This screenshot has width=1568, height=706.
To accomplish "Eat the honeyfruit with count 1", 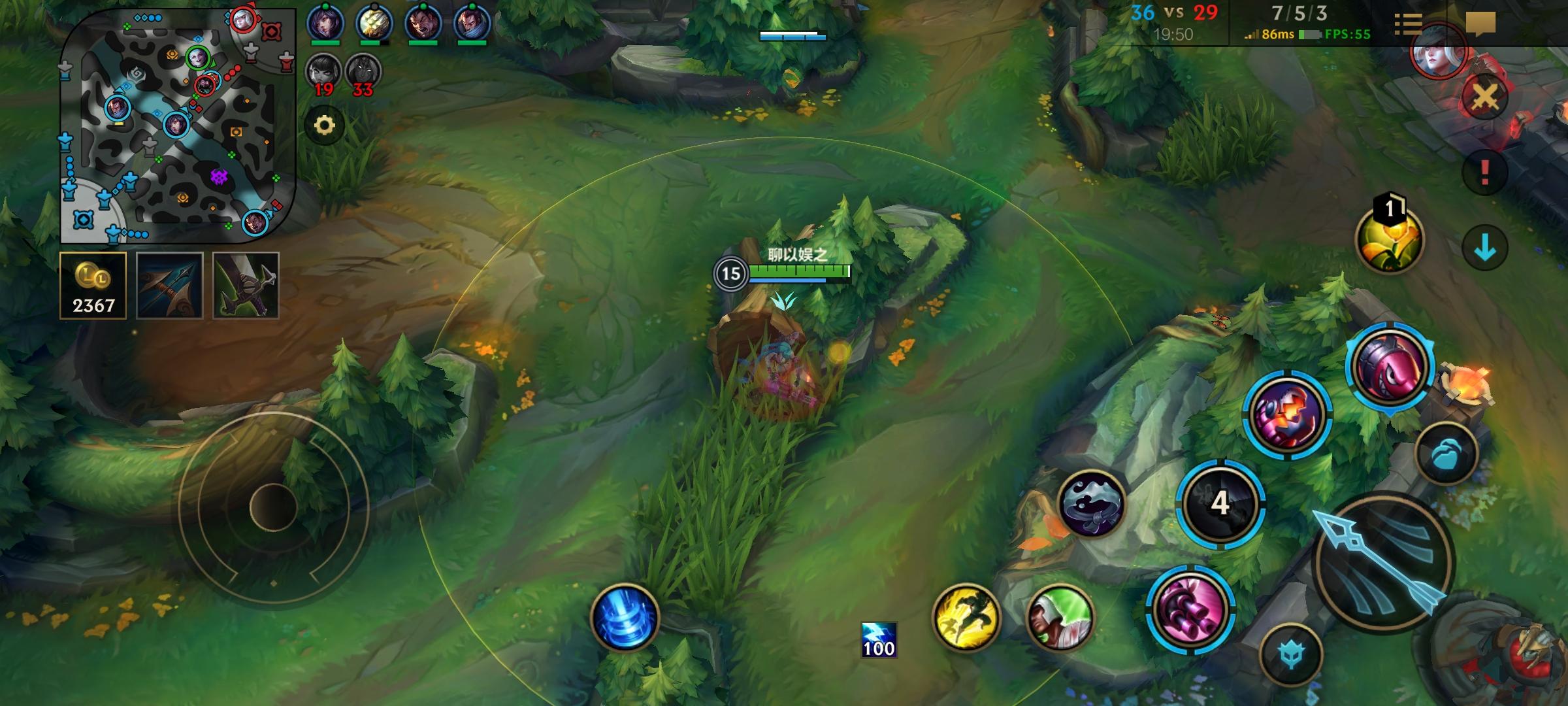I will (1389, 239).
